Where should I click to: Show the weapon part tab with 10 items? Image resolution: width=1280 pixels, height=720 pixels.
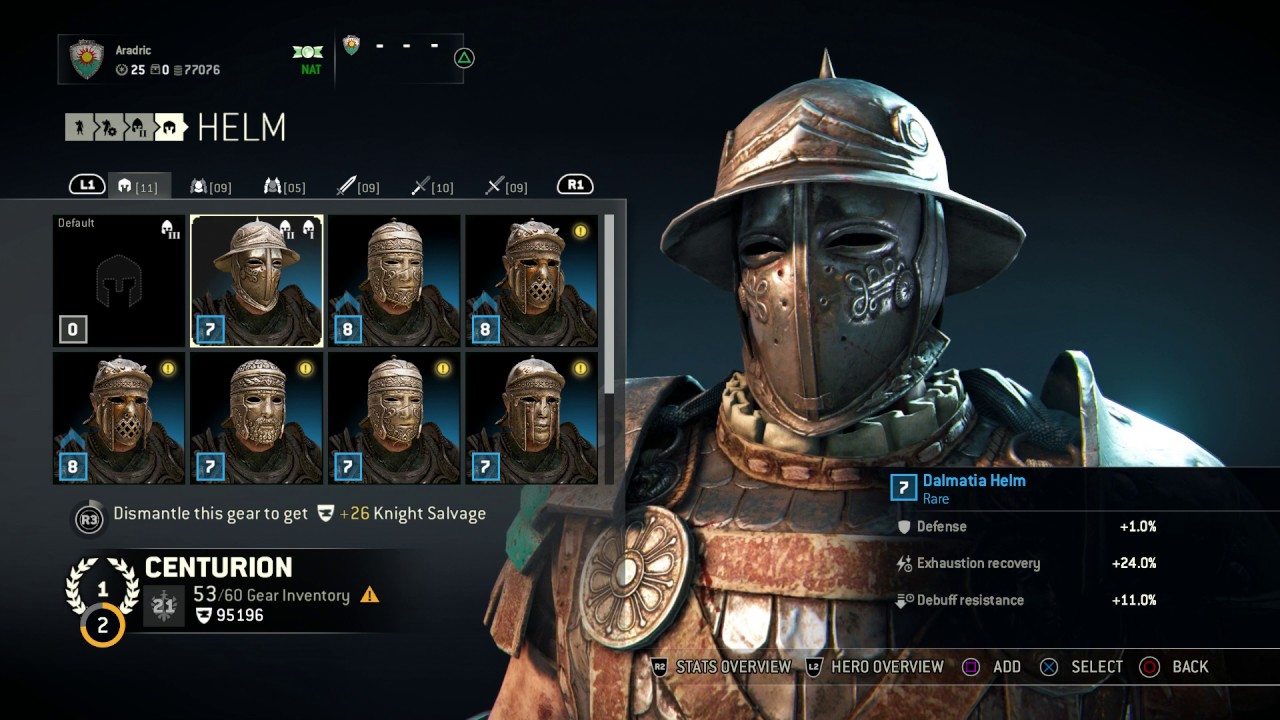[x=433, y=186]
